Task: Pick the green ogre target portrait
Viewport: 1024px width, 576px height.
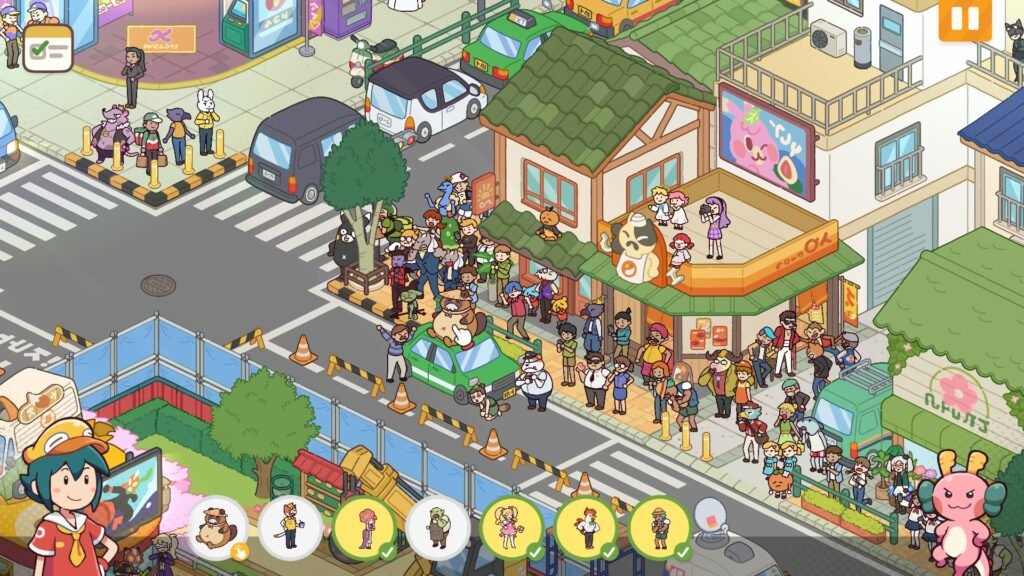Action: click(x=438, y=528)
